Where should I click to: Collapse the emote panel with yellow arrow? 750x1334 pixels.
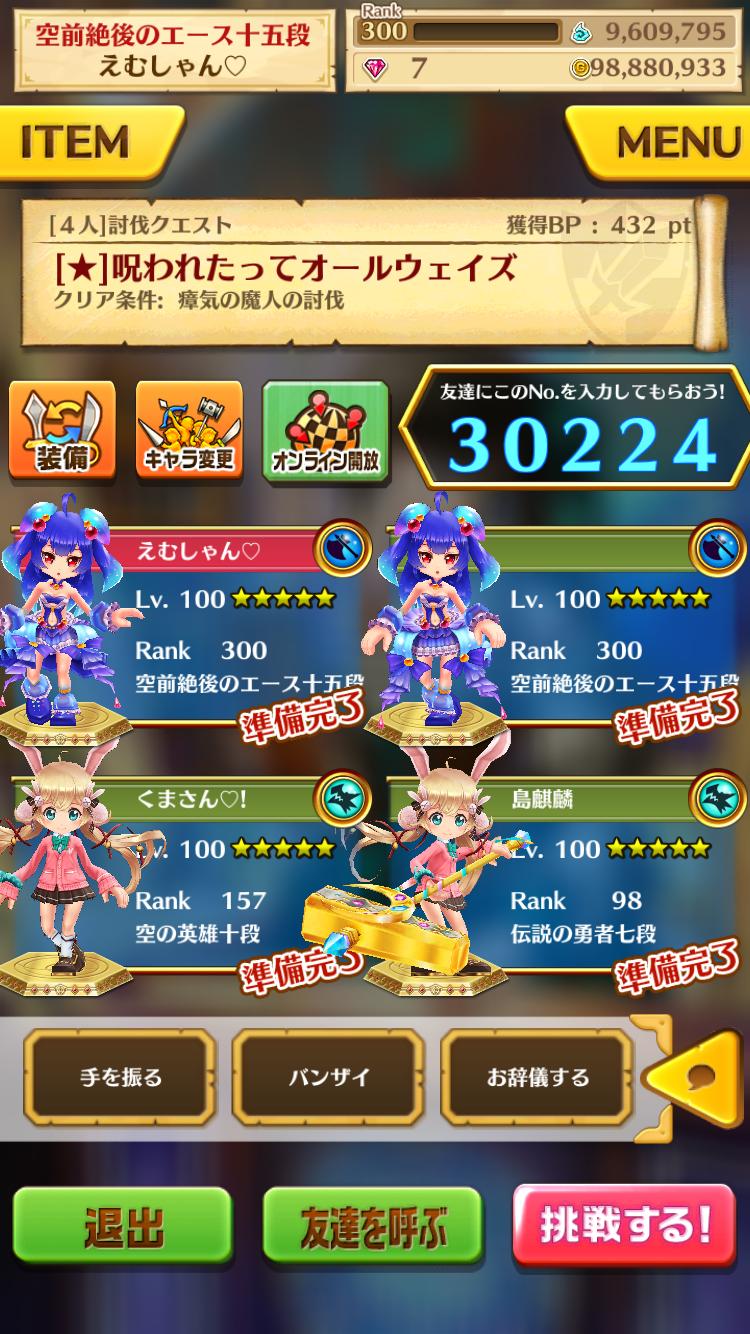click(700, 1077)
